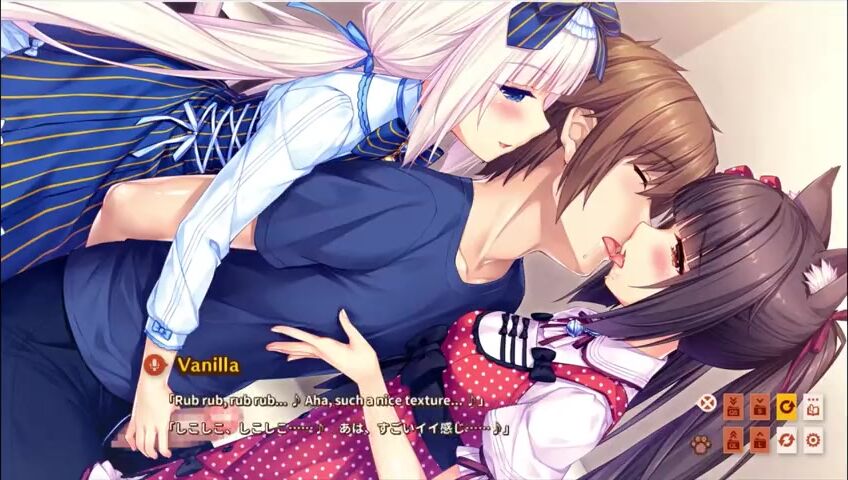Open the backlog book icon

click(x=813, y=405)
